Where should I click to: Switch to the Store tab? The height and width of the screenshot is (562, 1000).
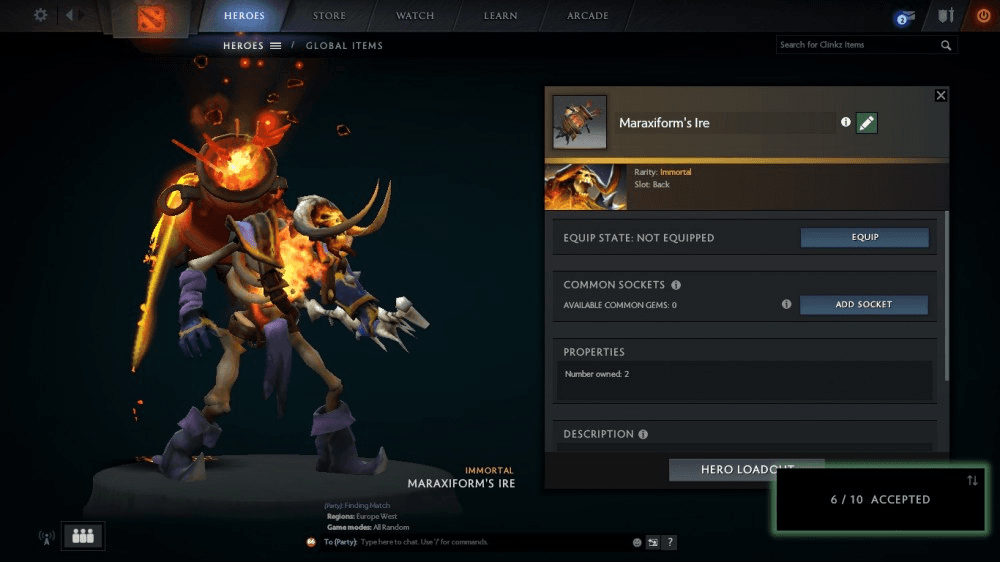pos(329,16)
